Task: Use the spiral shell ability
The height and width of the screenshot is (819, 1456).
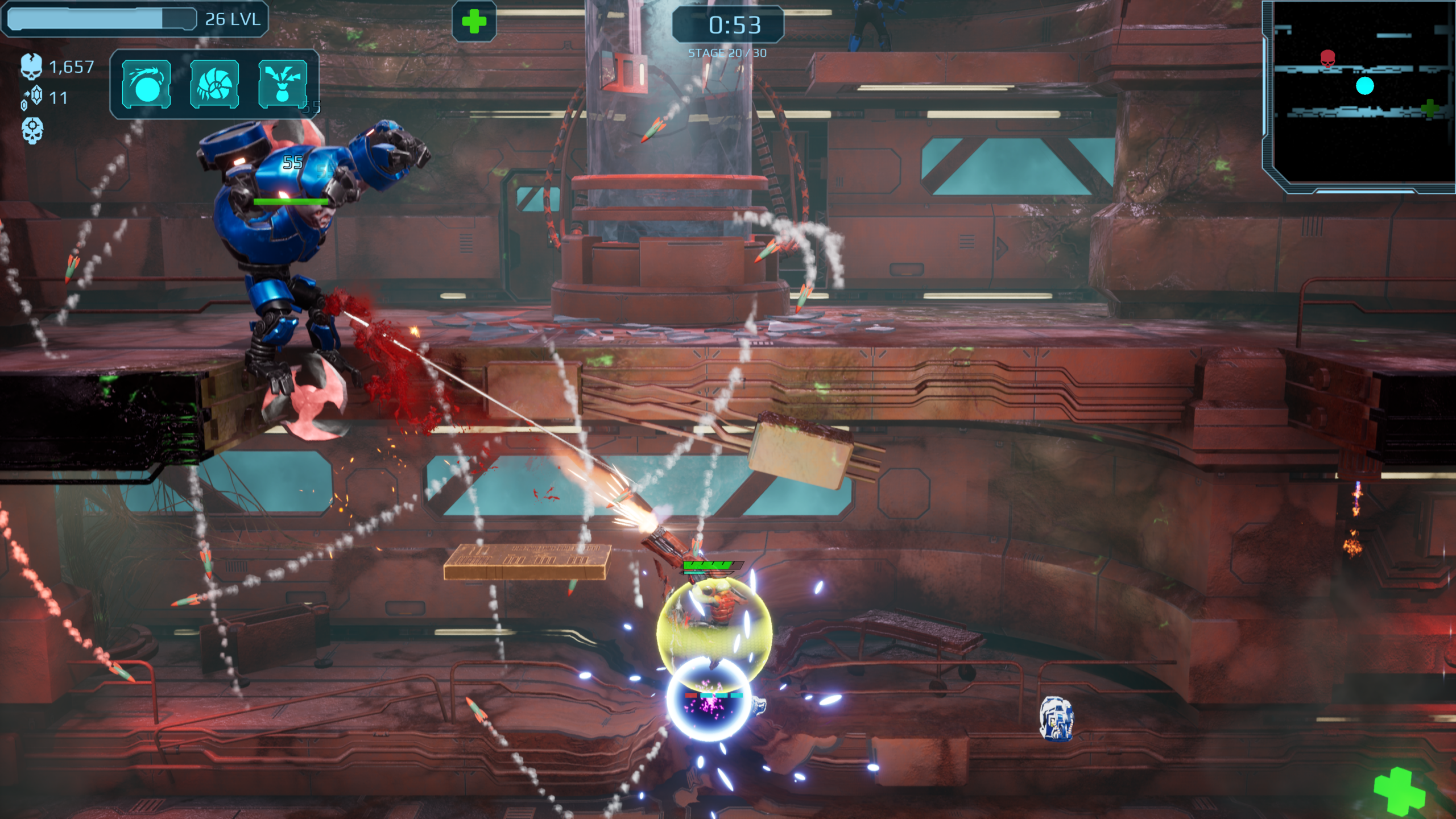Action: pos(214,84)
